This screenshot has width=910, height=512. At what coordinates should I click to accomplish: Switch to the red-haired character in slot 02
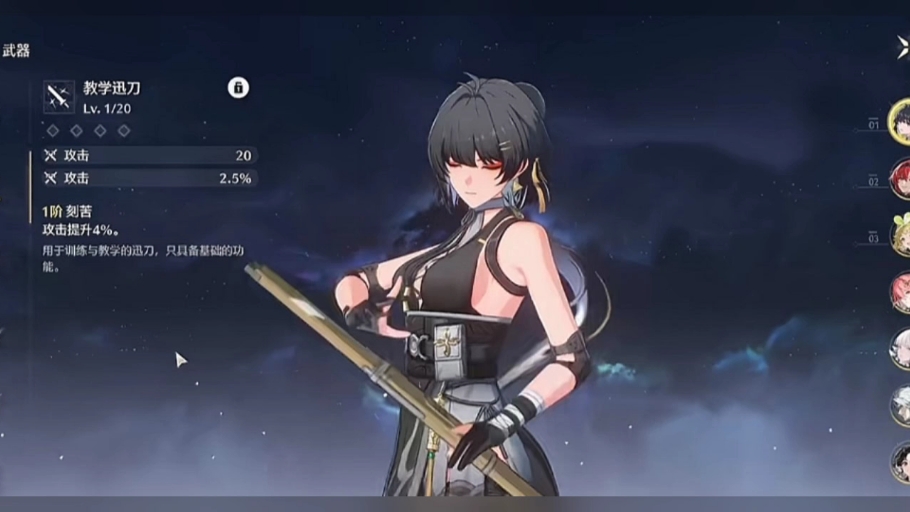pos(901,178)
